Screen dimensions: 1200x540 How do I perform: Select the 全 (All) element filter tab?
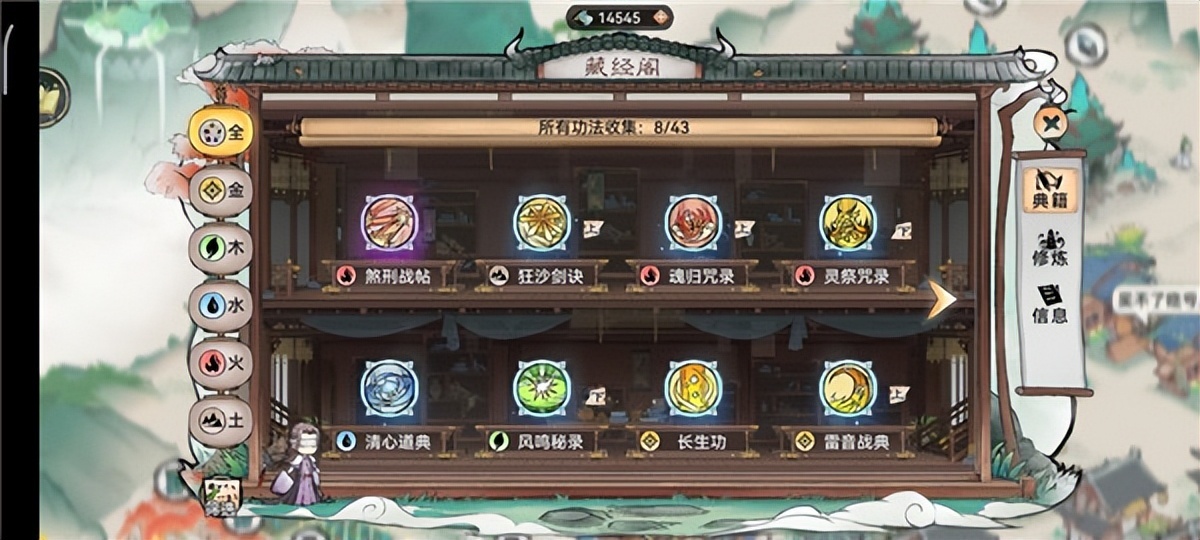[x=221, y=131]
